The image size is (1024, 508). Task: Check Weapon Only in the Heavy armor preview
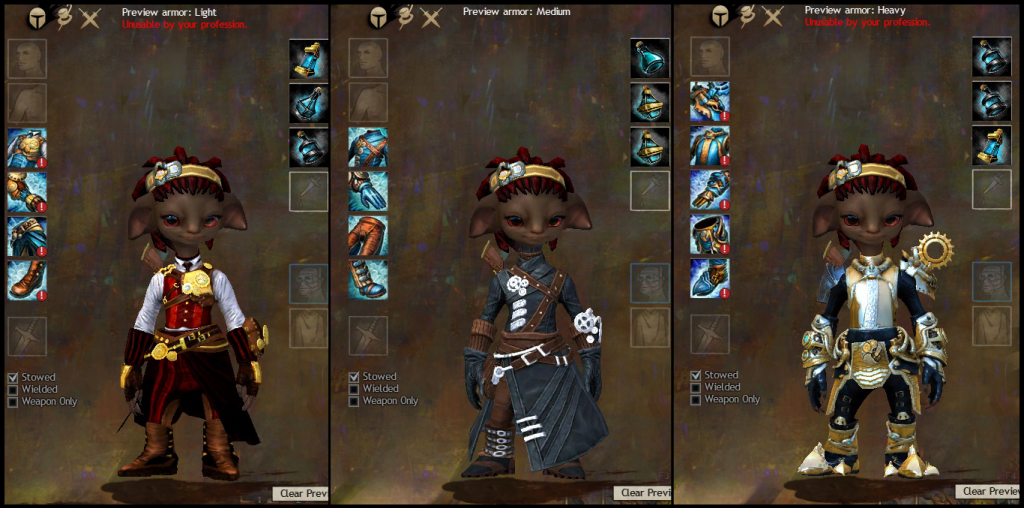tap(696, 399)
